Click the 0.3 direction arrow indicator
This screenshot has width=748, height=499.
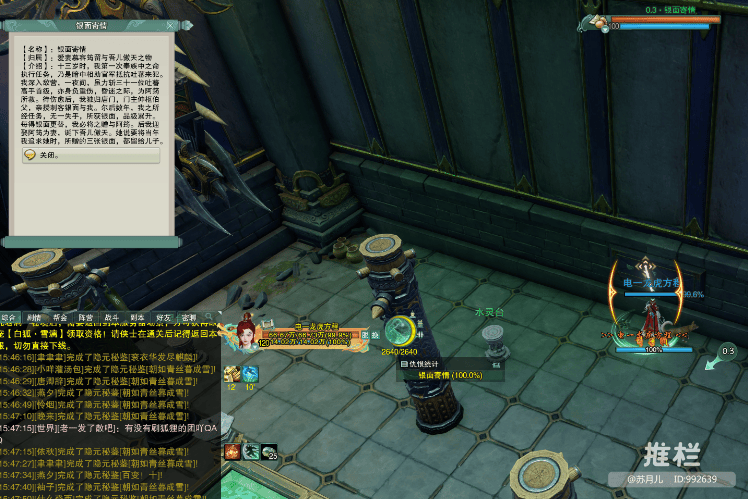[x=722, y=358]
